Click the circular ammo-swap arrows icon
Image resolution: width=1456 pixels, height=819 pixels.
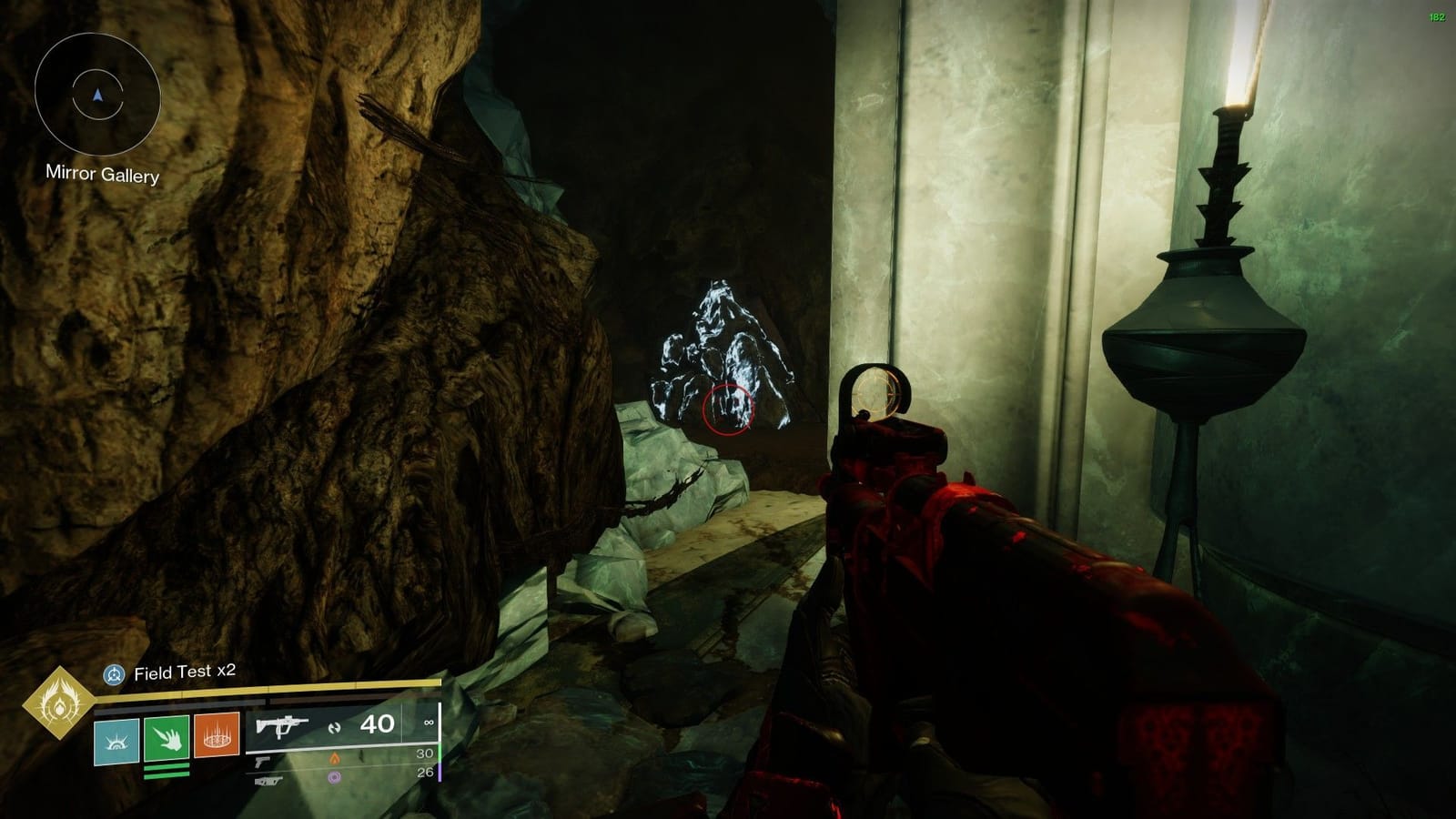point(333,726)
